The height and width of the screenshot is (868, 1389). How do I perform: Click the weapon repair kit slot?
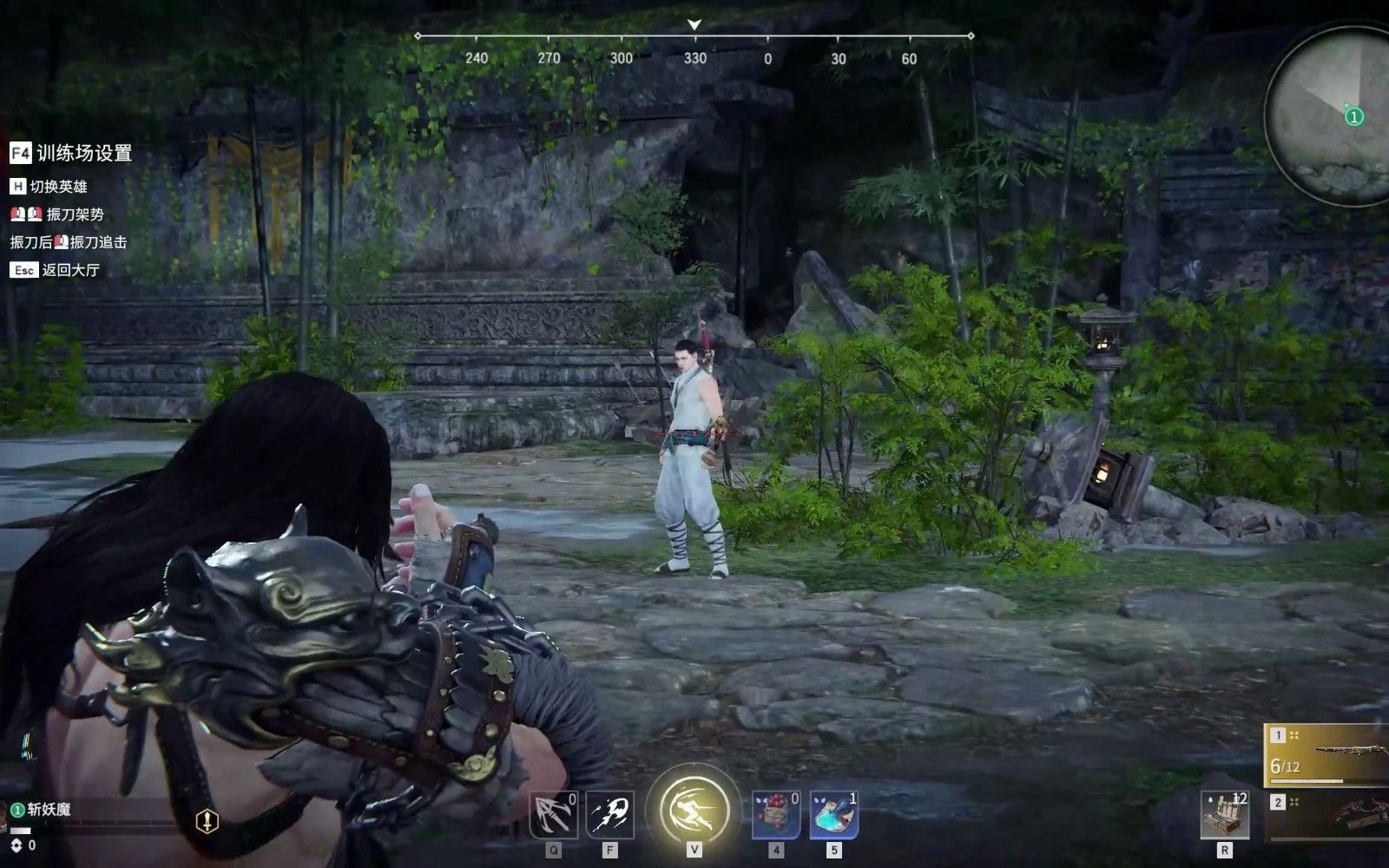pos(1225,814)
